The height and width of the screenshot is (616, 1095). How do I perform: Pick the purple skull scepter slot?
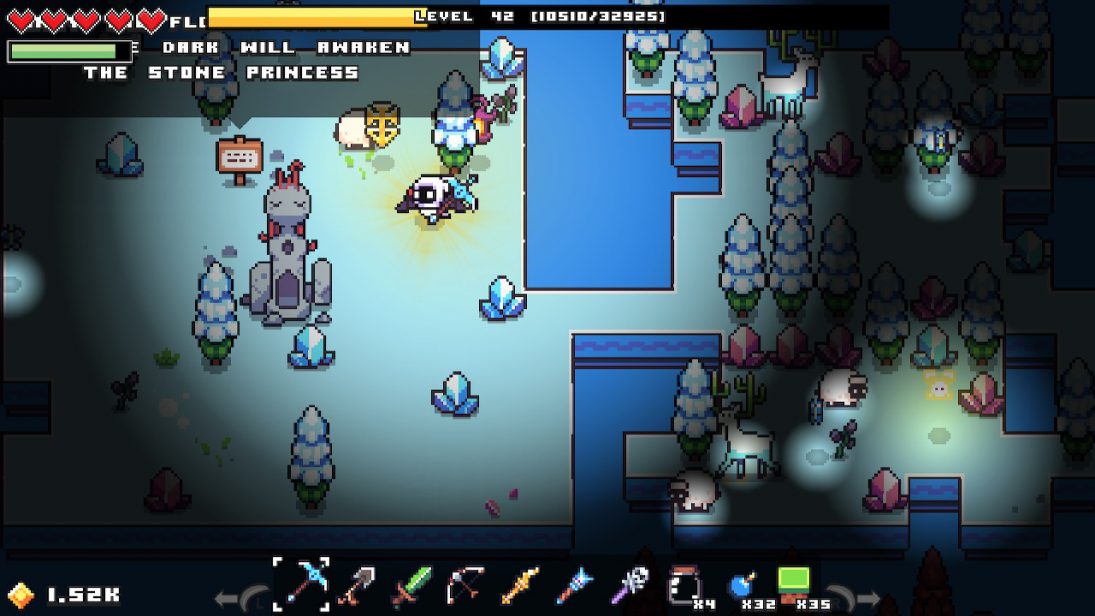point(629,584)
